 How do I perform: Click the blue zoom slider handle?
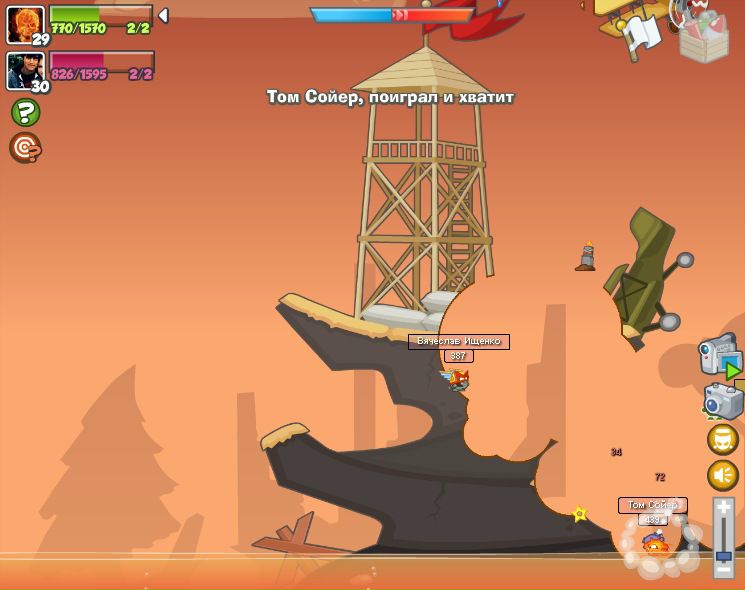point(724,556)
